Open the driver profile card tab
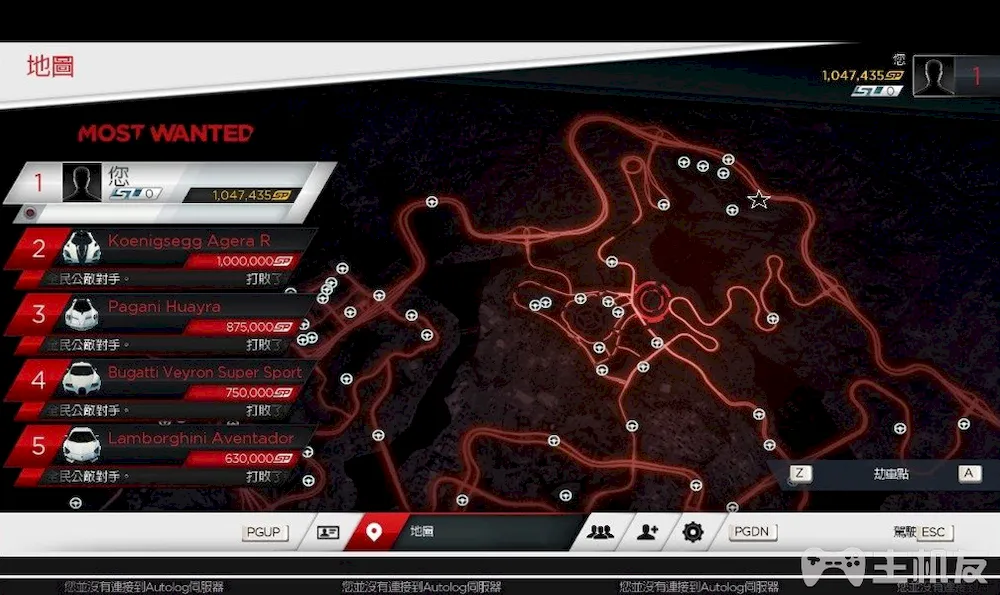This screenshot has width=1000, height=595. tap(328, 532)
